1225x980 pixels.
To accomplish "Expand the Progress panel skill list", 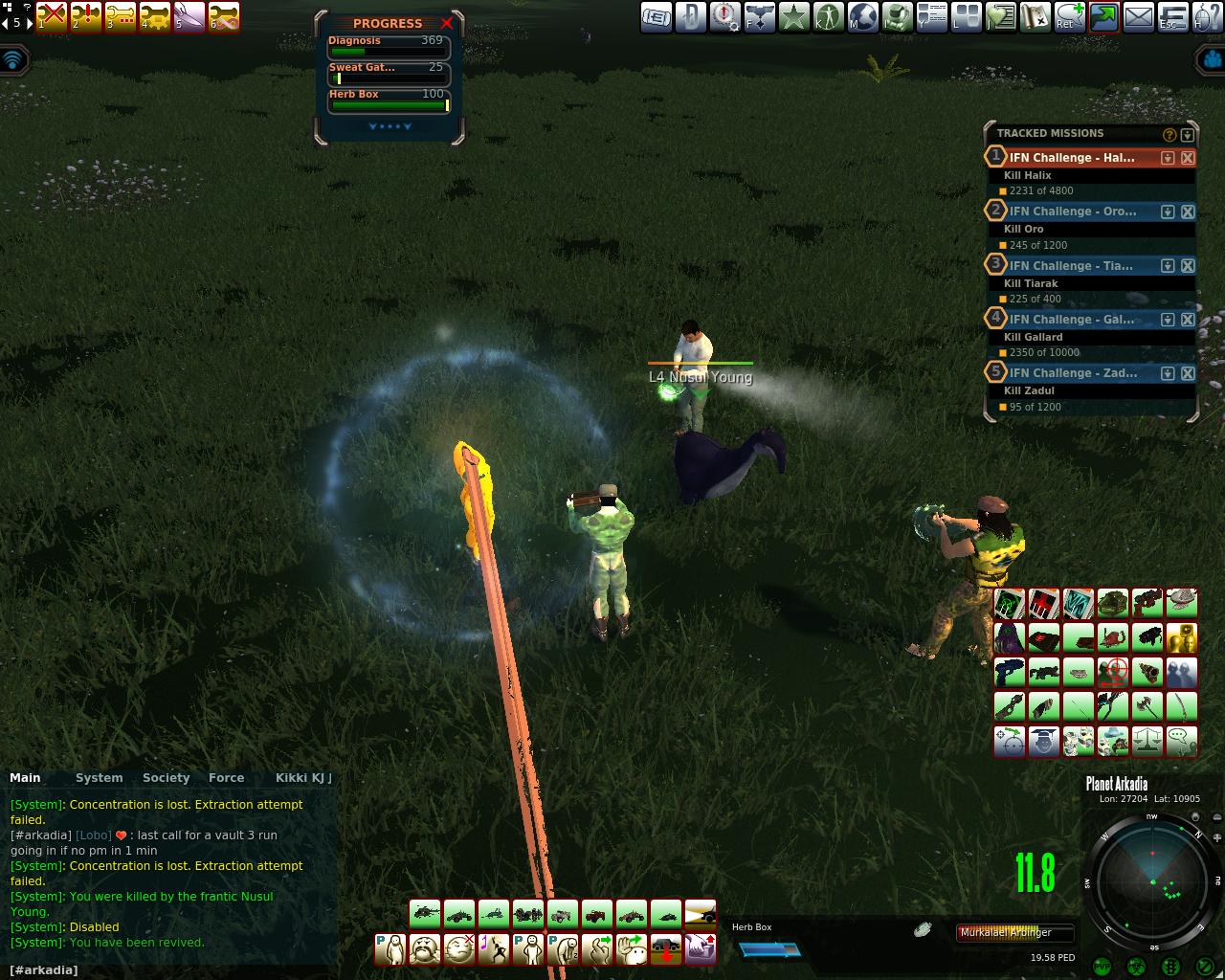I will click(390, 126).
